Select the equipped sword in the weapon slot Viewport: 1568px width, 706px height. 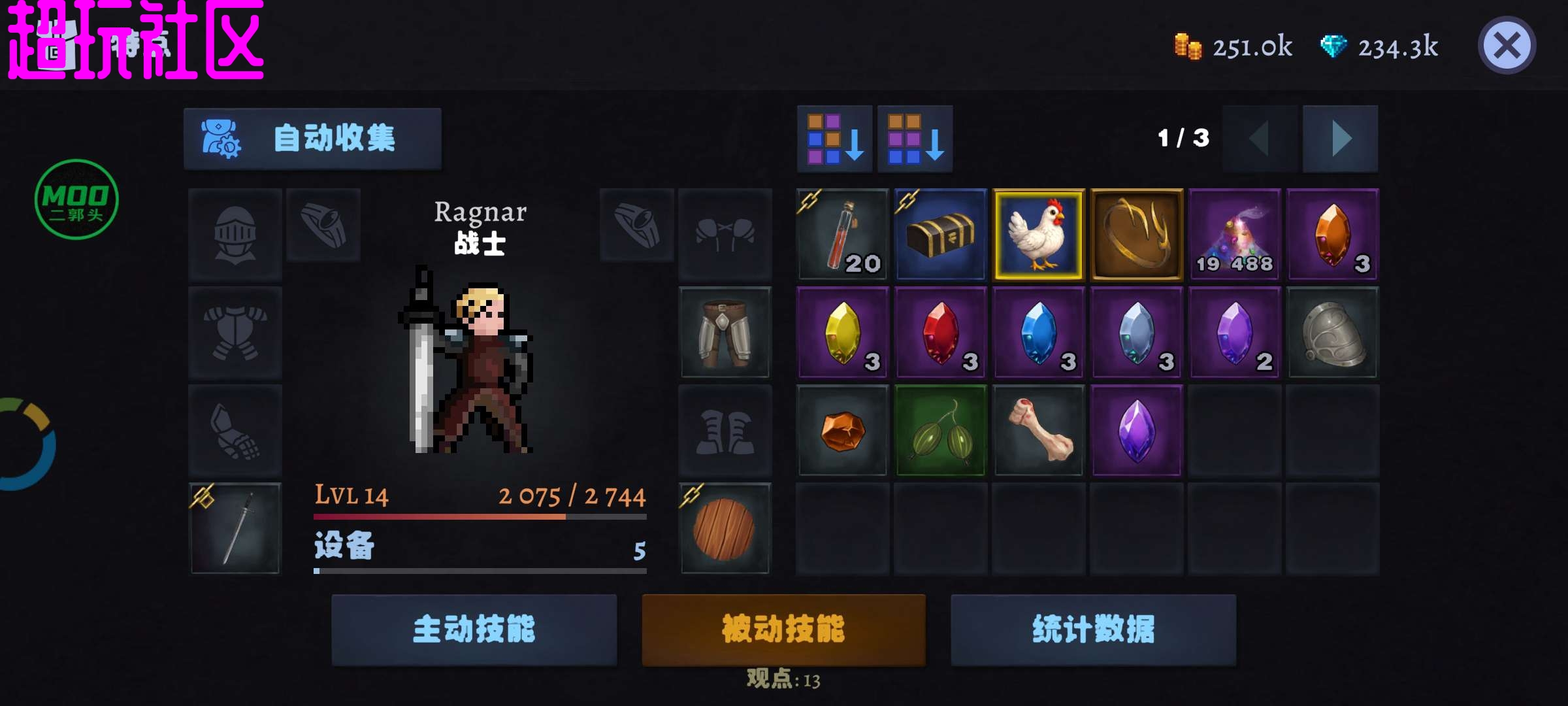click(234, 528)
